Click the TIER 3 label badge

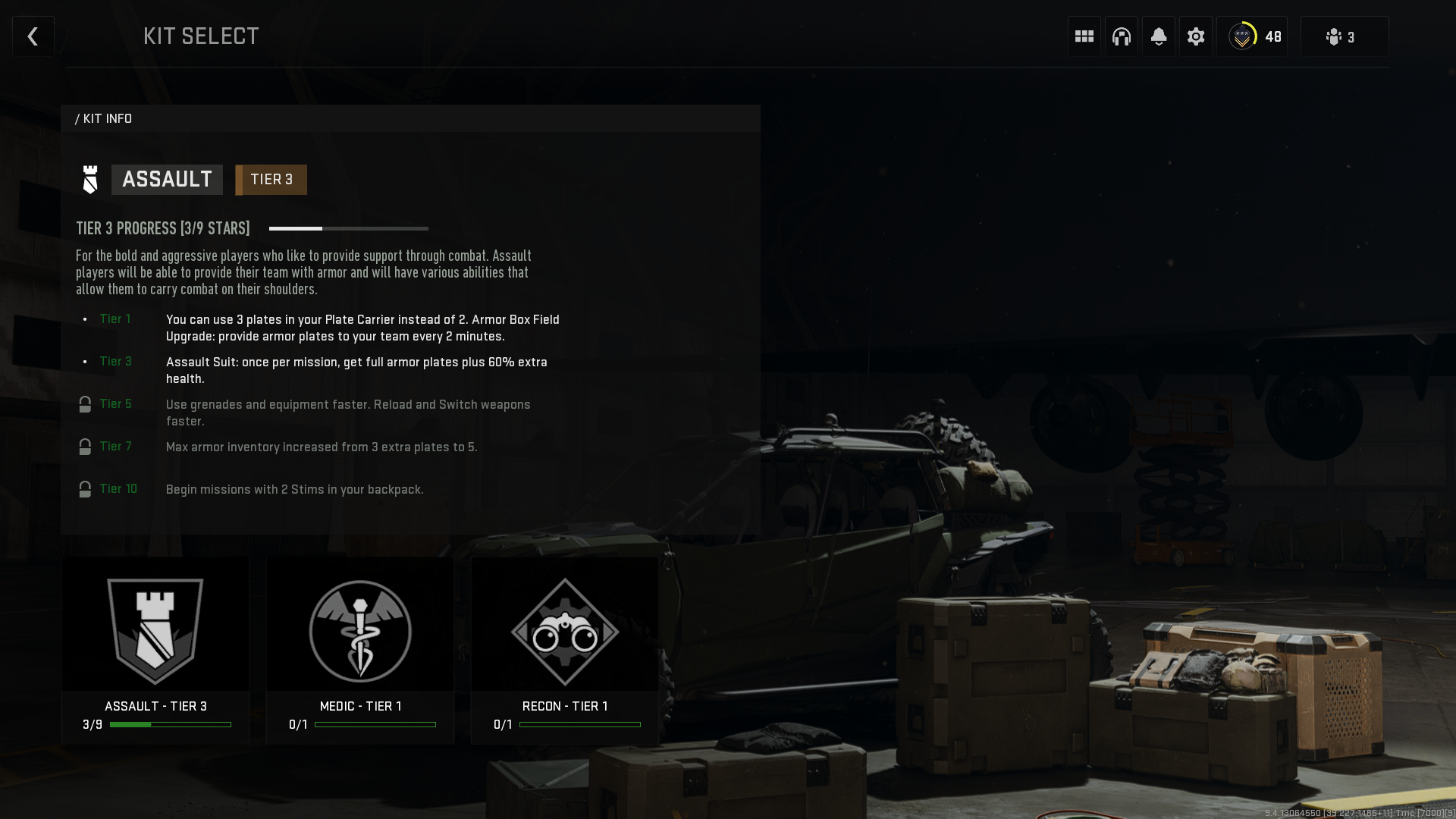click(271, 180)
